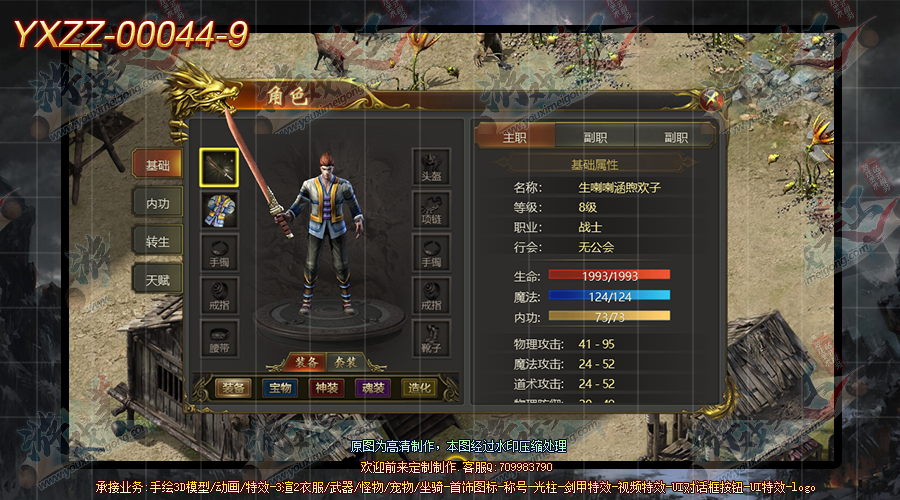Choose the 头盔 helmet slot
Viewport: 900px width, 500px height.
click(x=431, y=168)
